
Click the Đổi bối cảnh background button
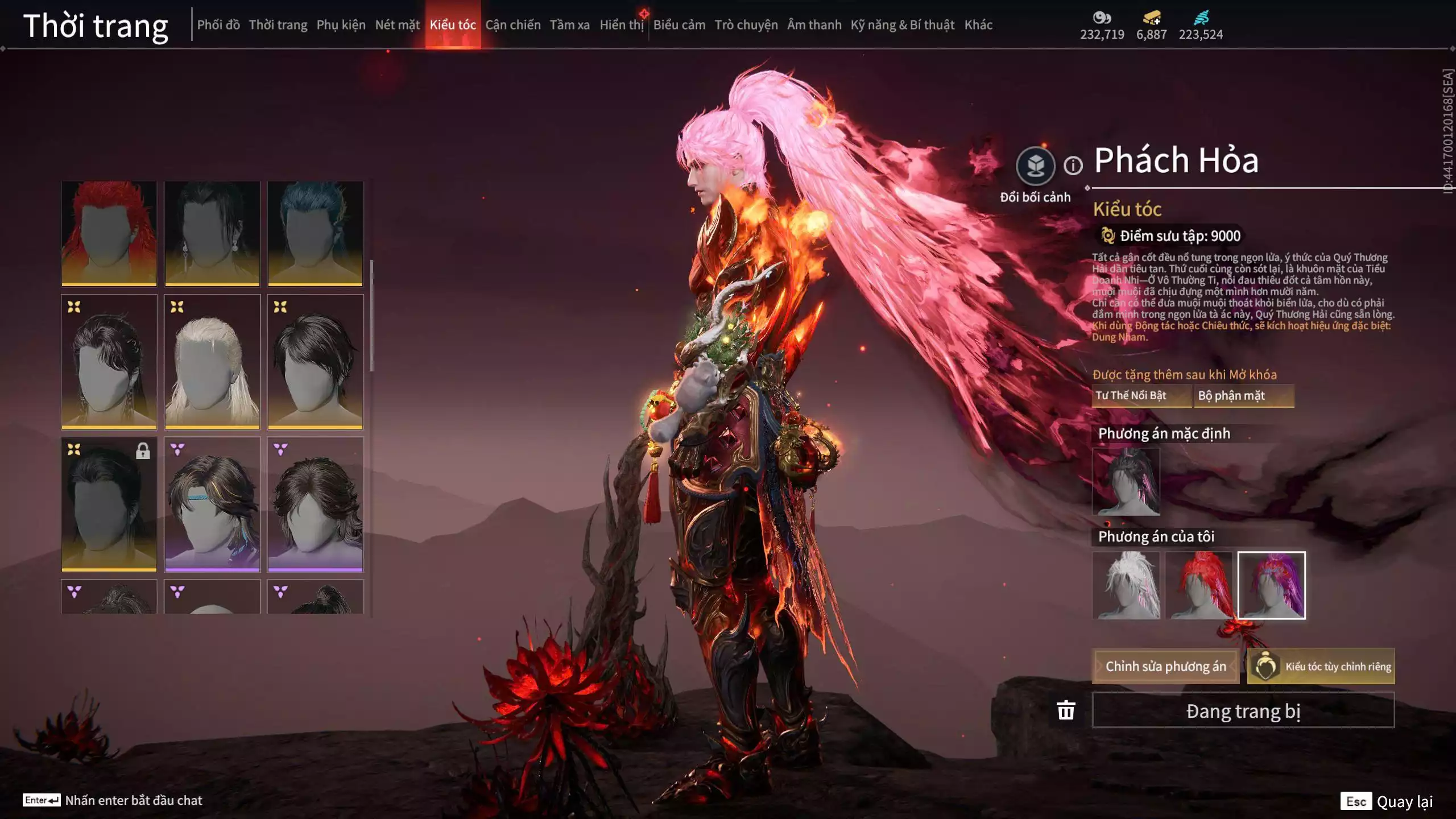pyautogui.click(x=1035, y=166)
